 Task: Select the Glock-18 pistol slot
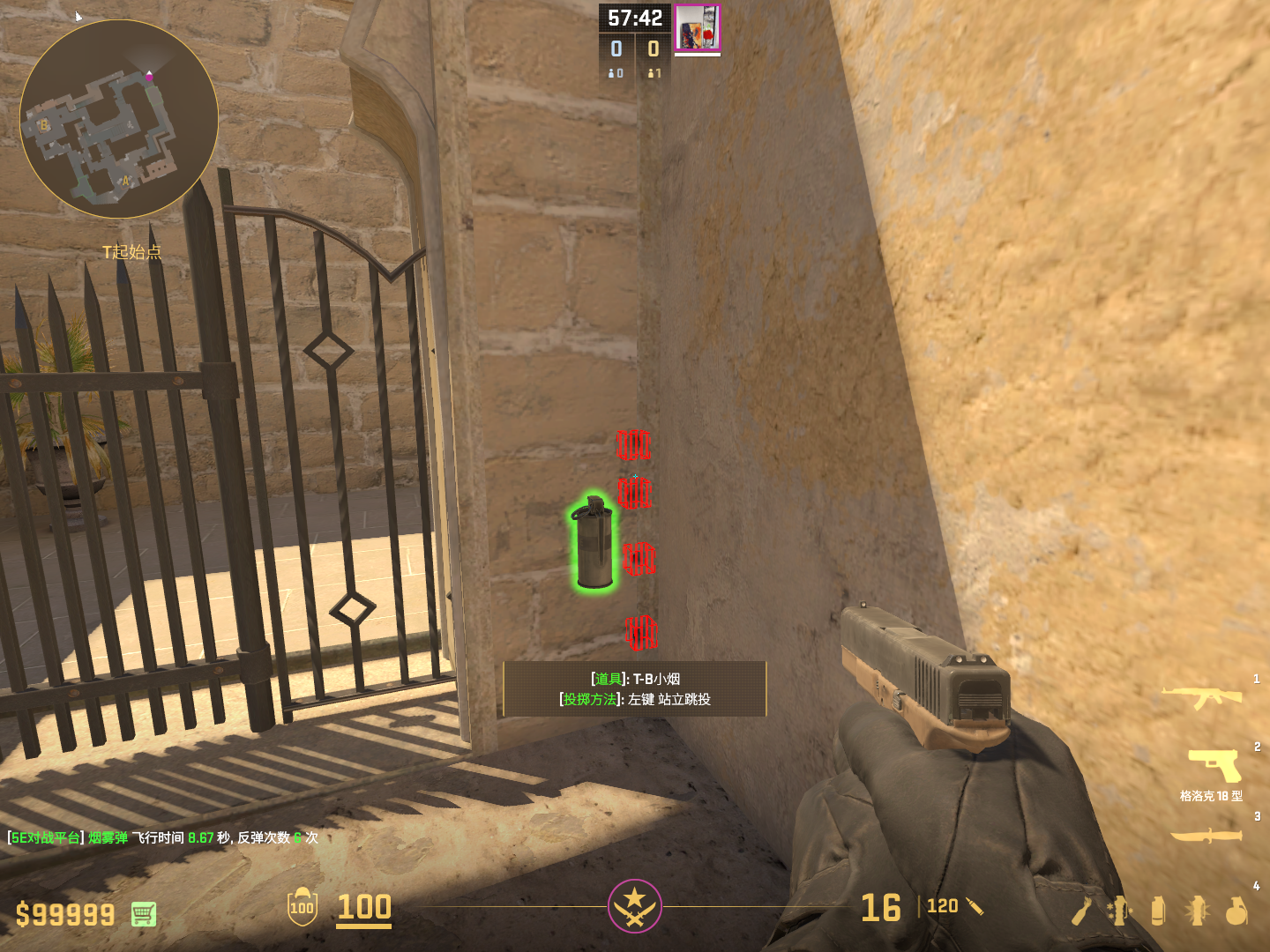pyautogui.click(x=1214, y=765)
